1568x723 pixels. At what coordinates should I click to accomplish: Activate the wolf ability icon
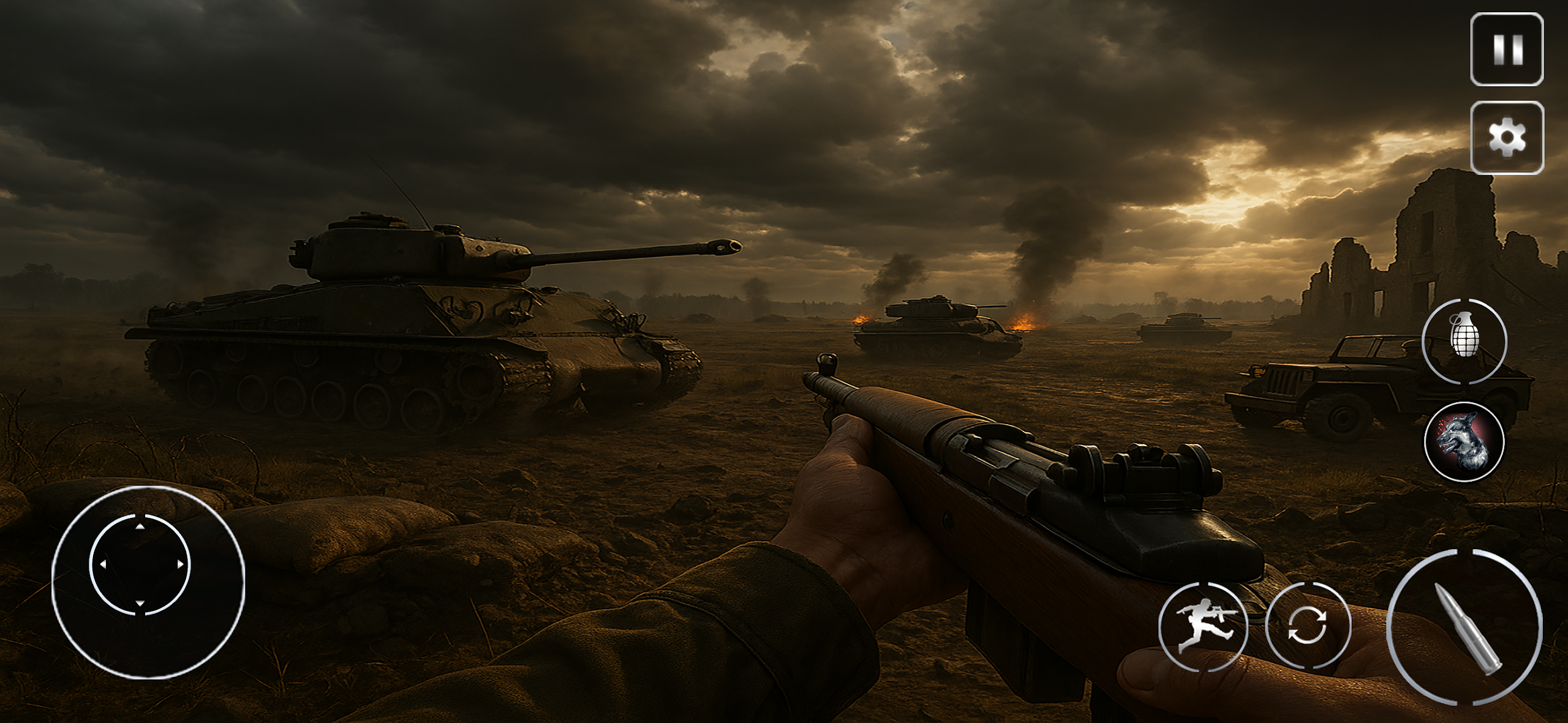pos(1464,441)
